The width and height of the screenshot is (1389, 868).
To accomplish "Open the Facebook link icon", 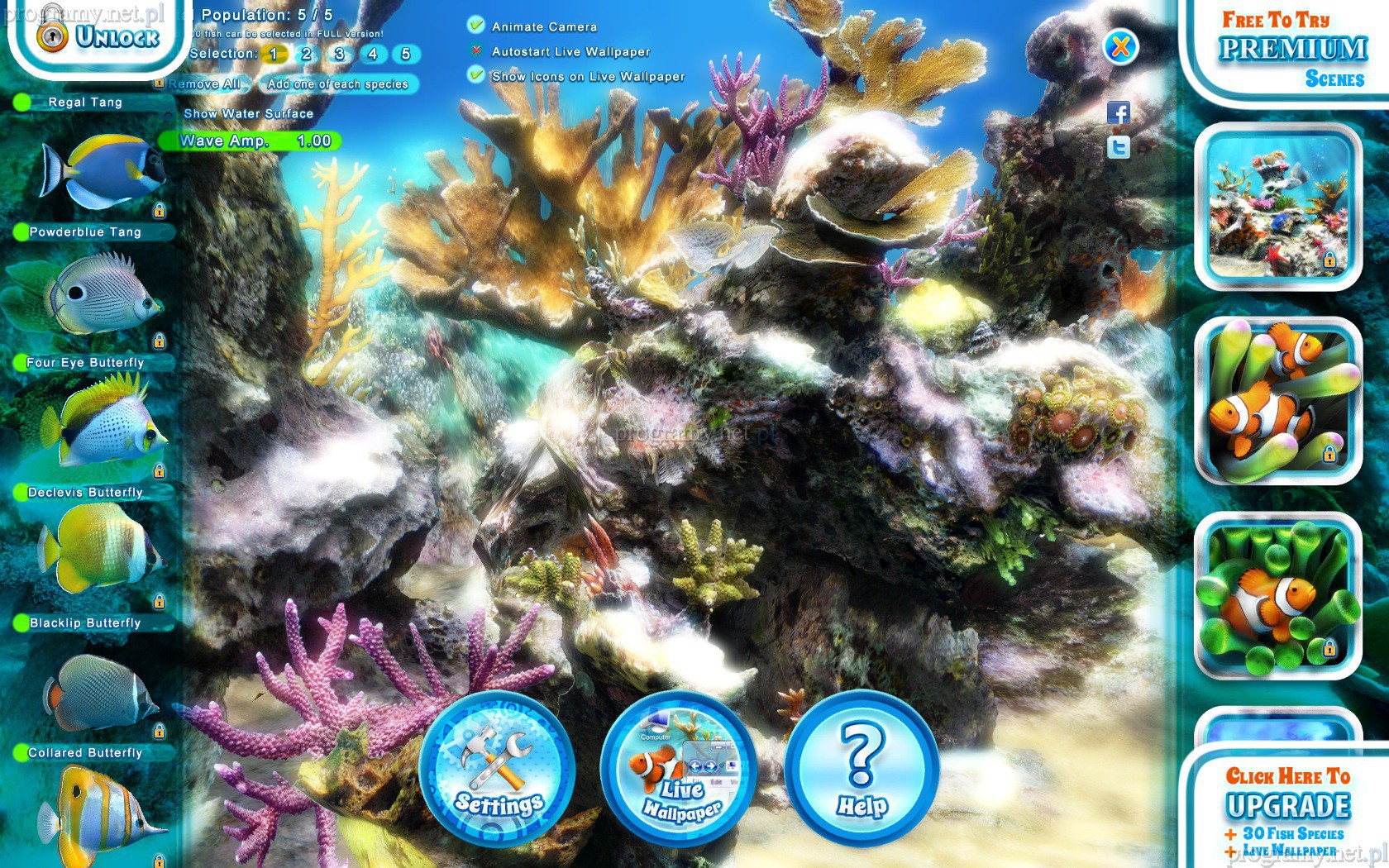I will 1119,113.
